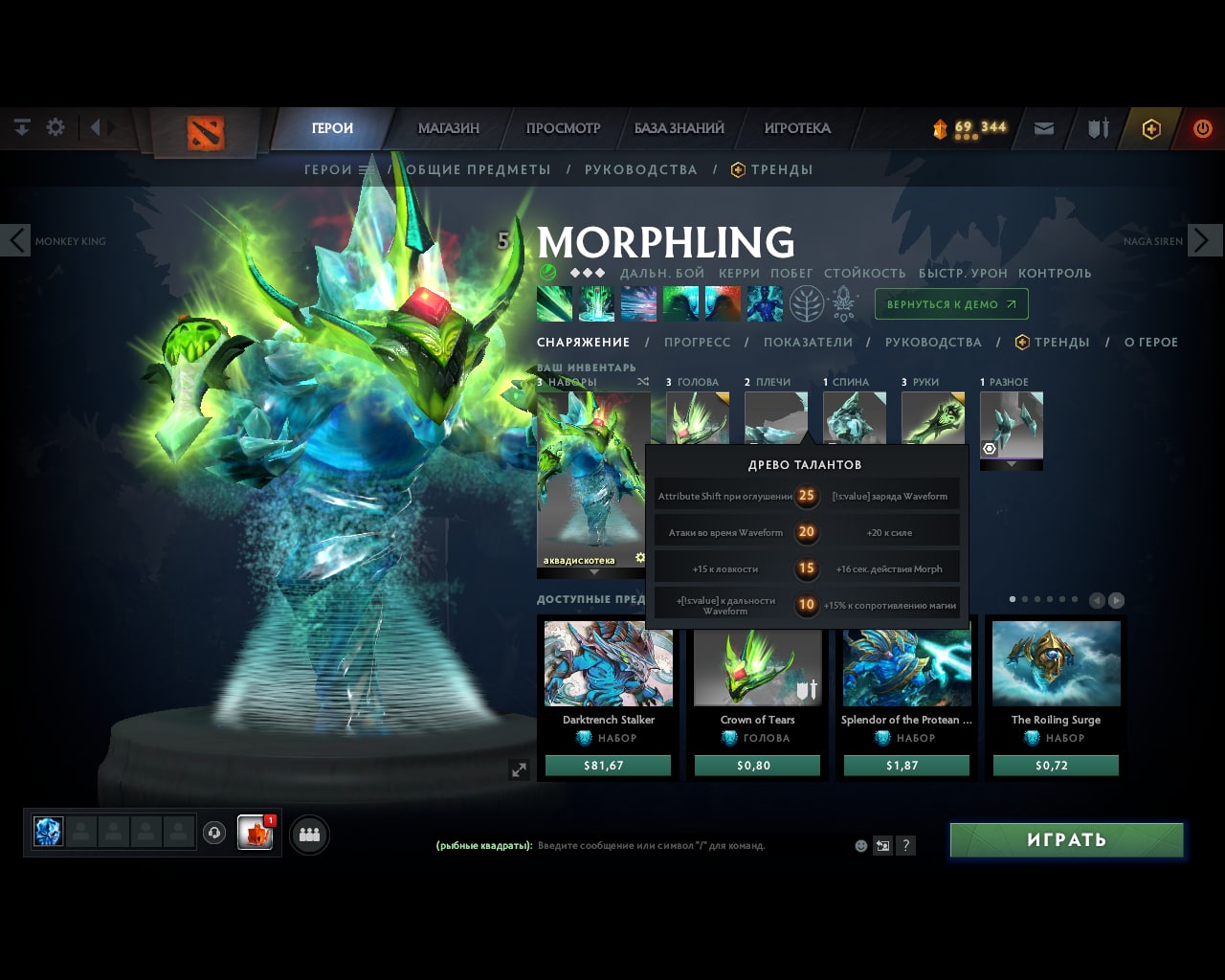Viewport: 1225px width, 980px height.
Task: Toggle the eye visibility icon on РАЗНОЕ item slot
Action: tap(990, 448)
